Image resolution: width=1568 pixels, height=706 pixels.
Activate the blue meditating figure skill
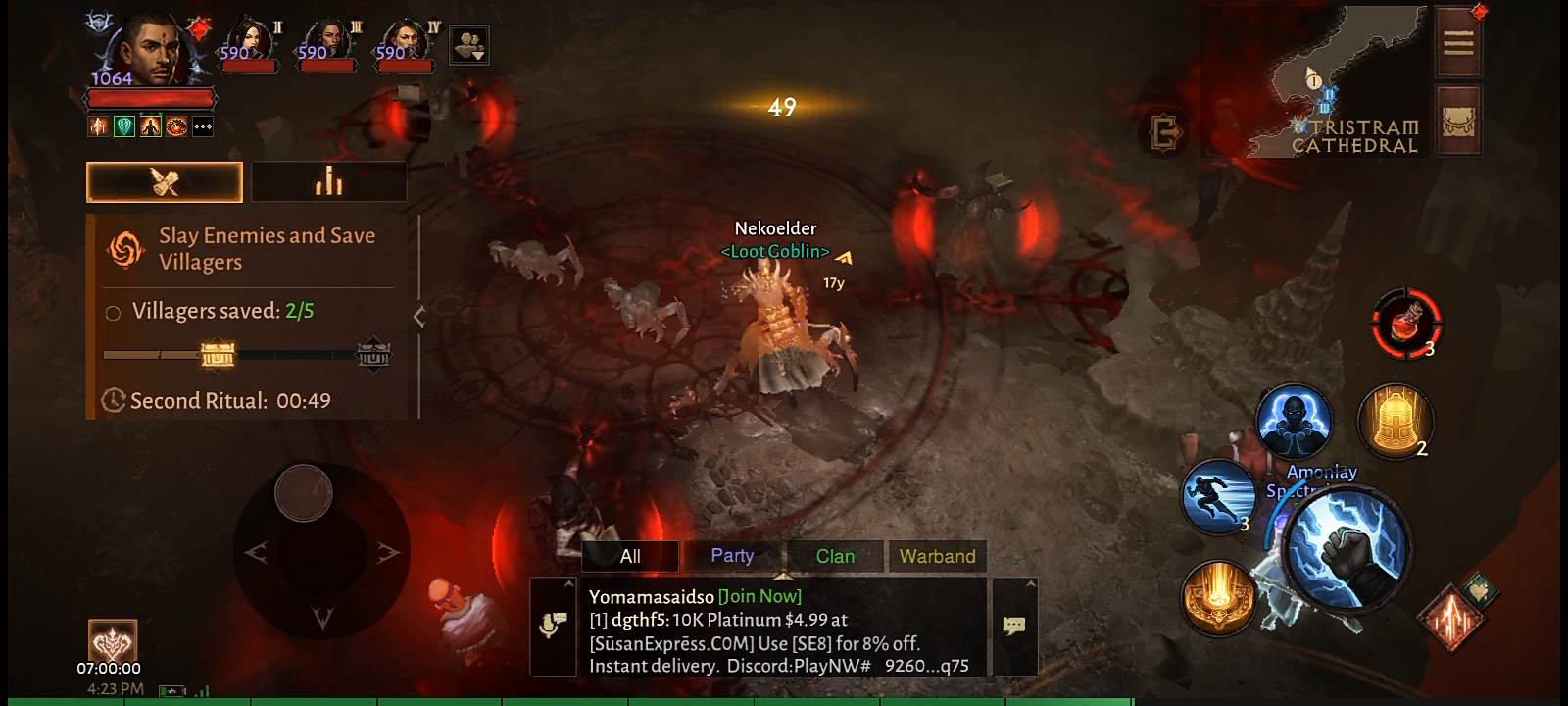click(x=1294, y=421)
